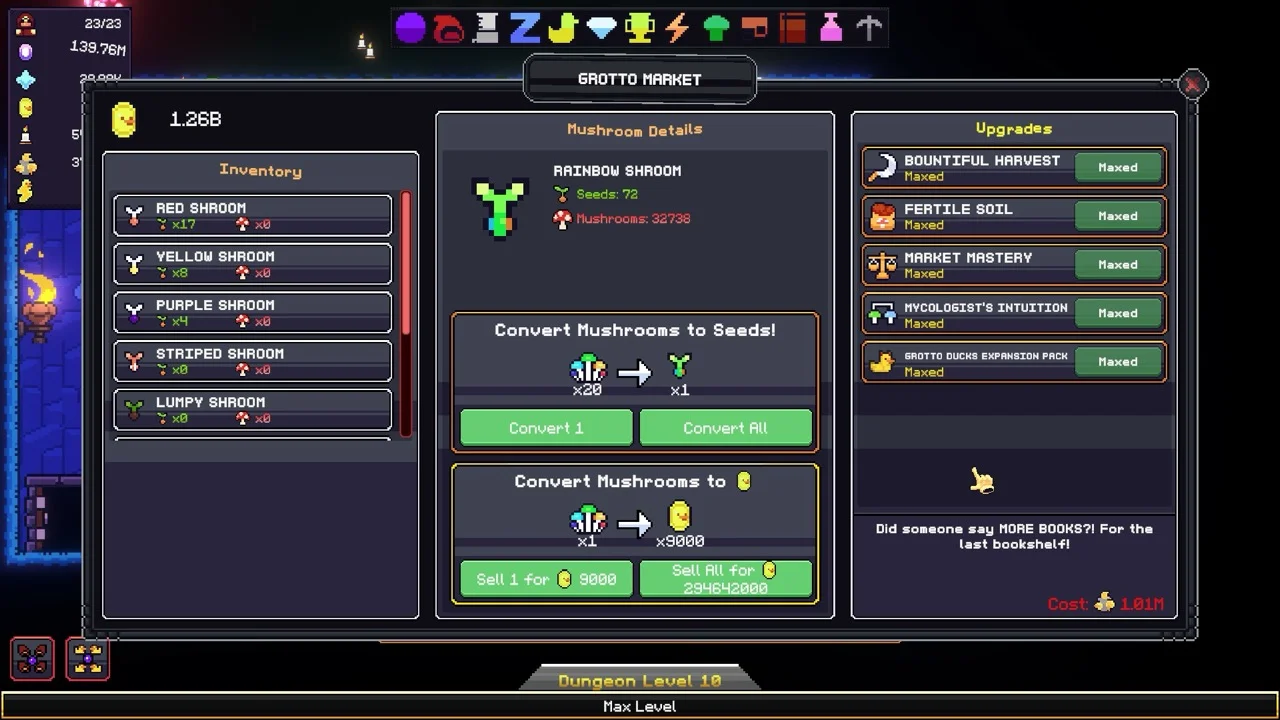Click the four gold crowns button

tap(88, 659)
